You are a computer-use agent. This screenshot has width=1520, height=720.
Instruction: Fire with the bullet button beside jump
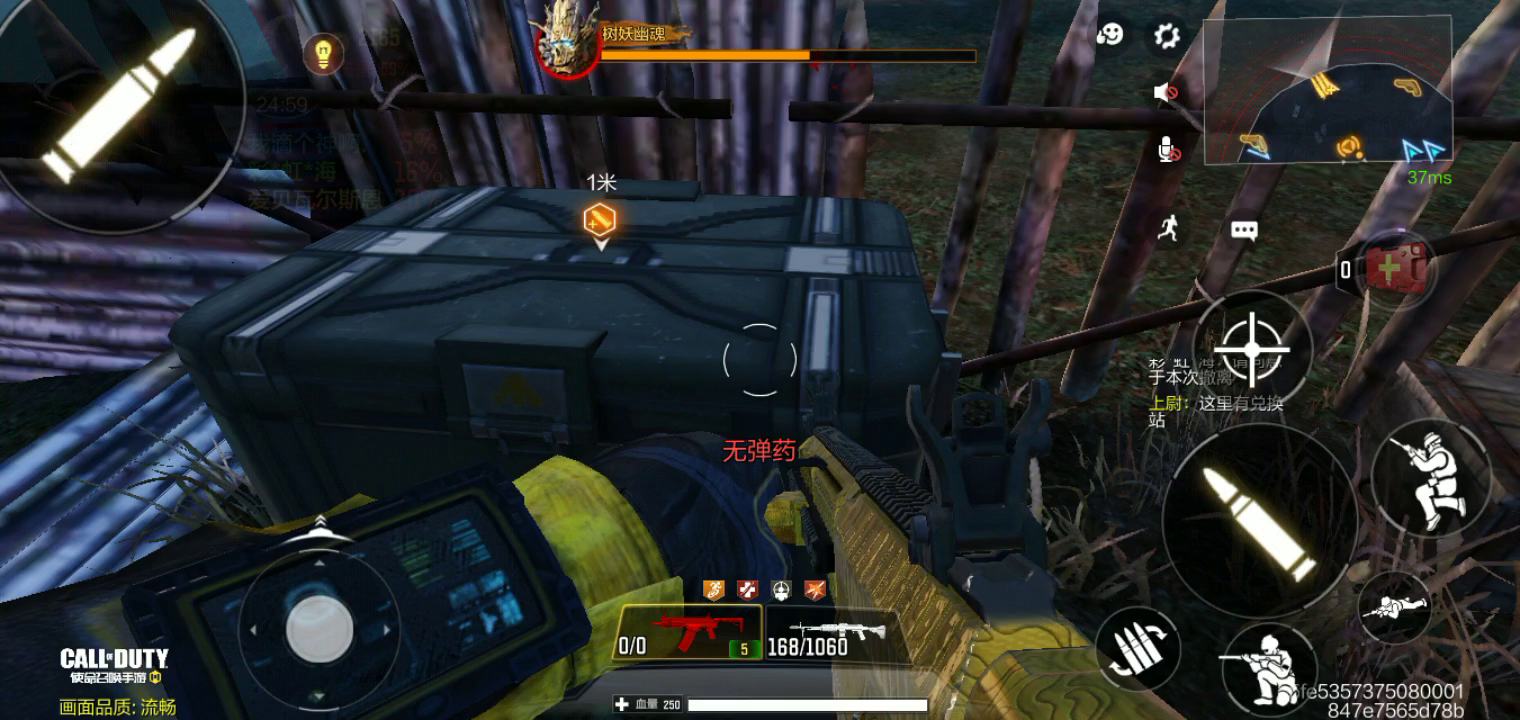[1260, 523]
